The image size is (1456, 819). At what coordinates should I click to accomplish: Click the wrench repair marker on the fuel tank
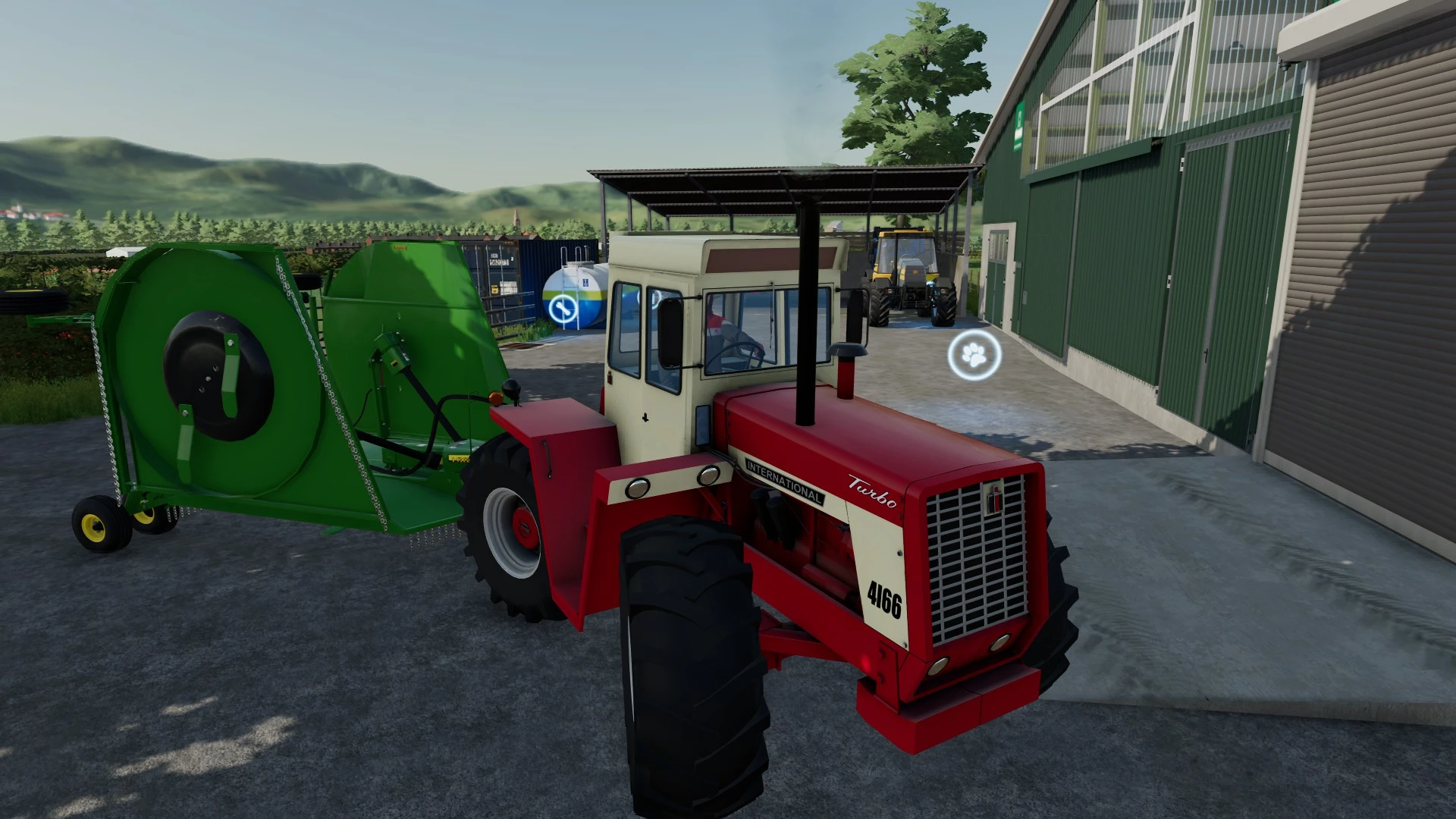tap(563, 309)
